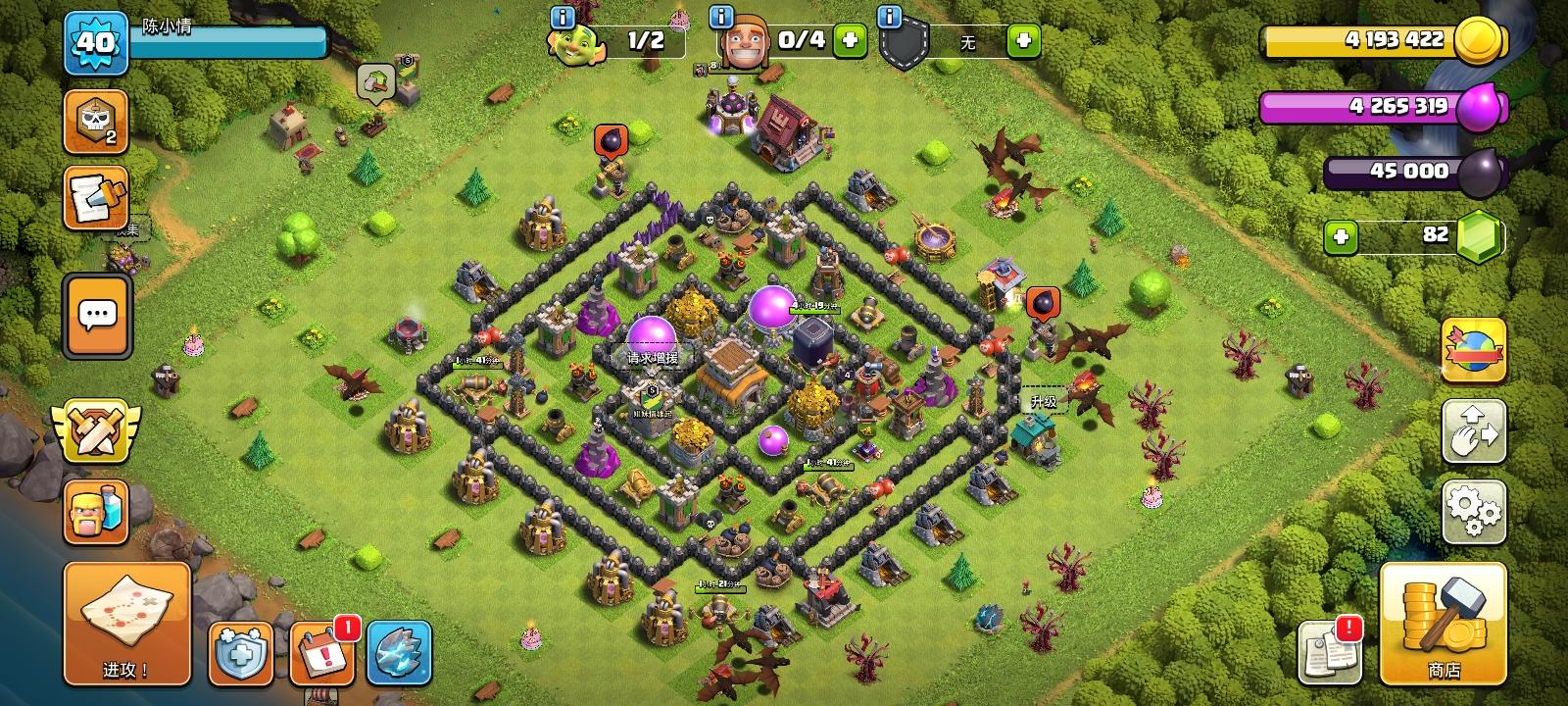Open the skull badge showing 2
Image resolution: width=1568 pixels, height=706 pixels.
(95, 121)
